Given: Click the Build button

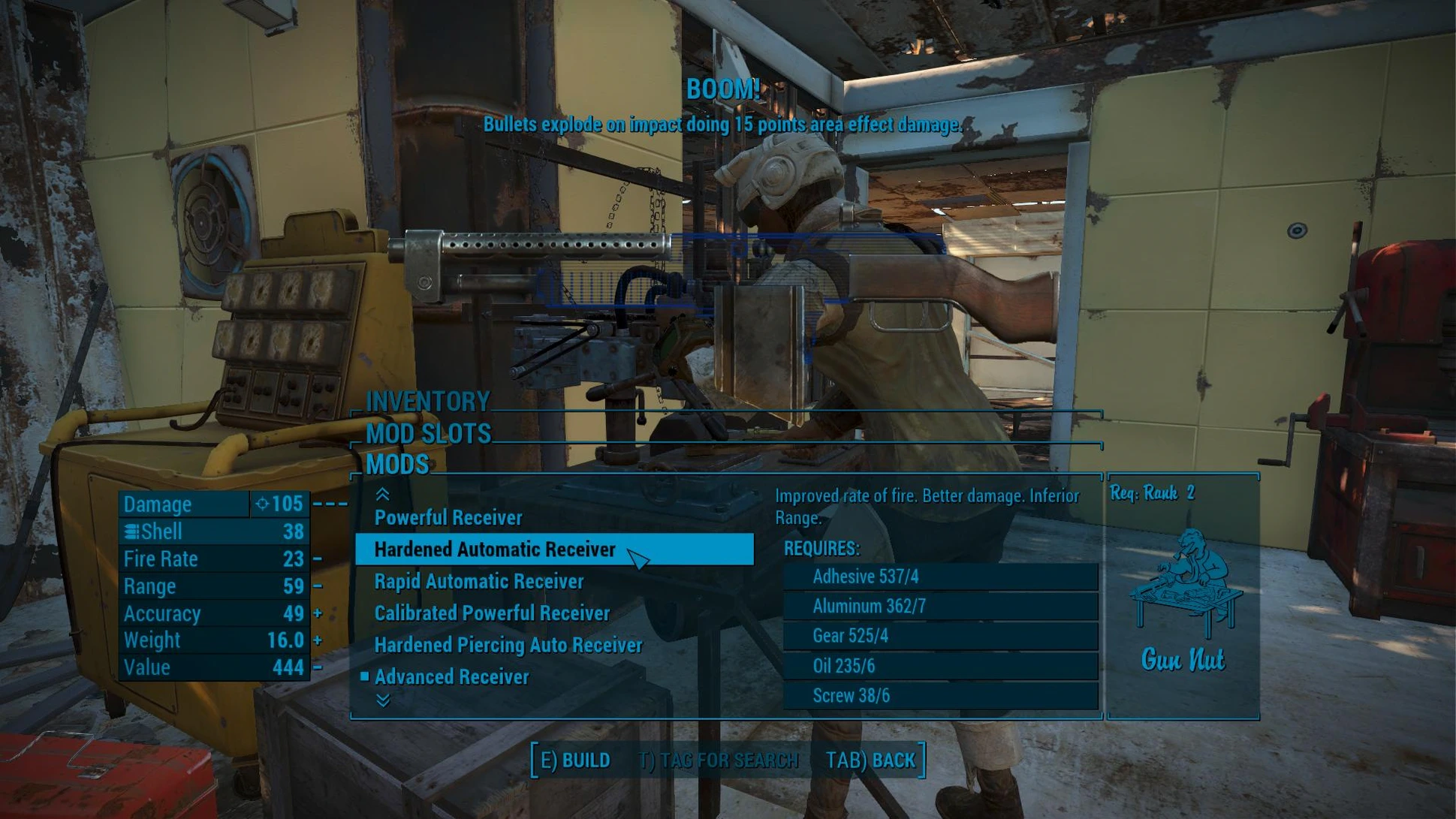Looking at the screenshot, I should point(575,760).
